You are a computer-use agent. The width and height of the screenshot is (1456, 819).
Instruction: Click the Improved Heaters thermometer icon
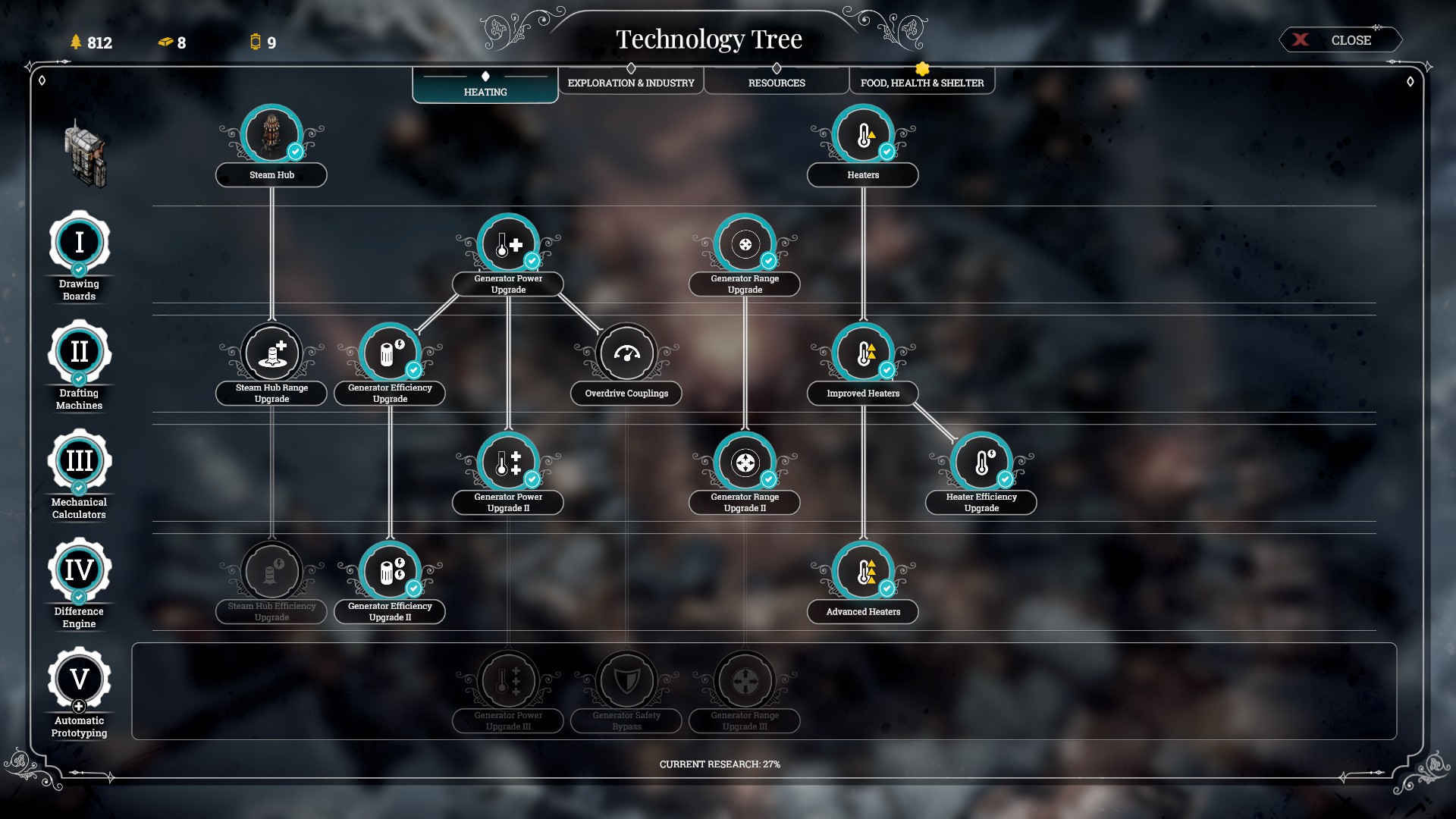(863, 353)
